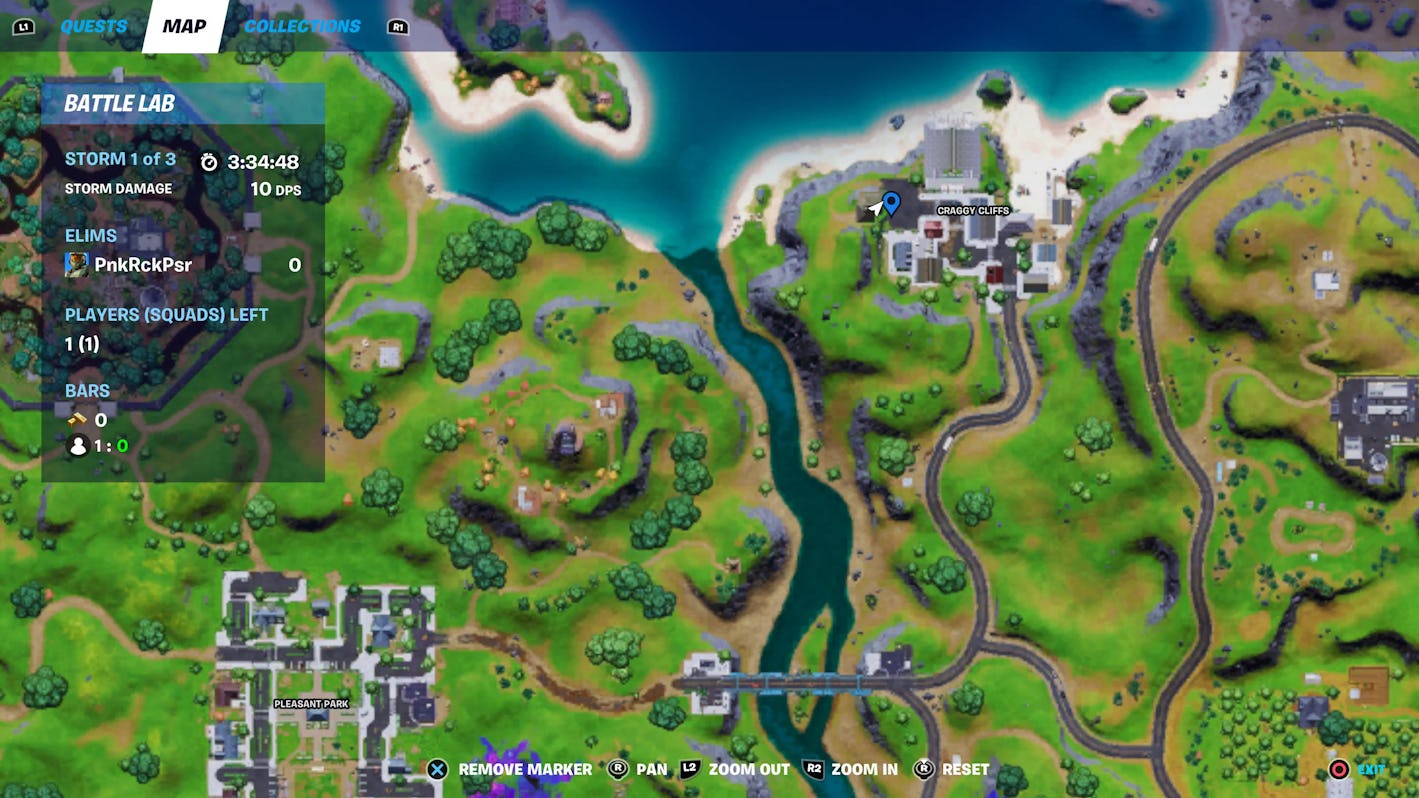1419x798 pixels.
Task: Click the R2 Zoom In trigger icon
Action: 816,770
